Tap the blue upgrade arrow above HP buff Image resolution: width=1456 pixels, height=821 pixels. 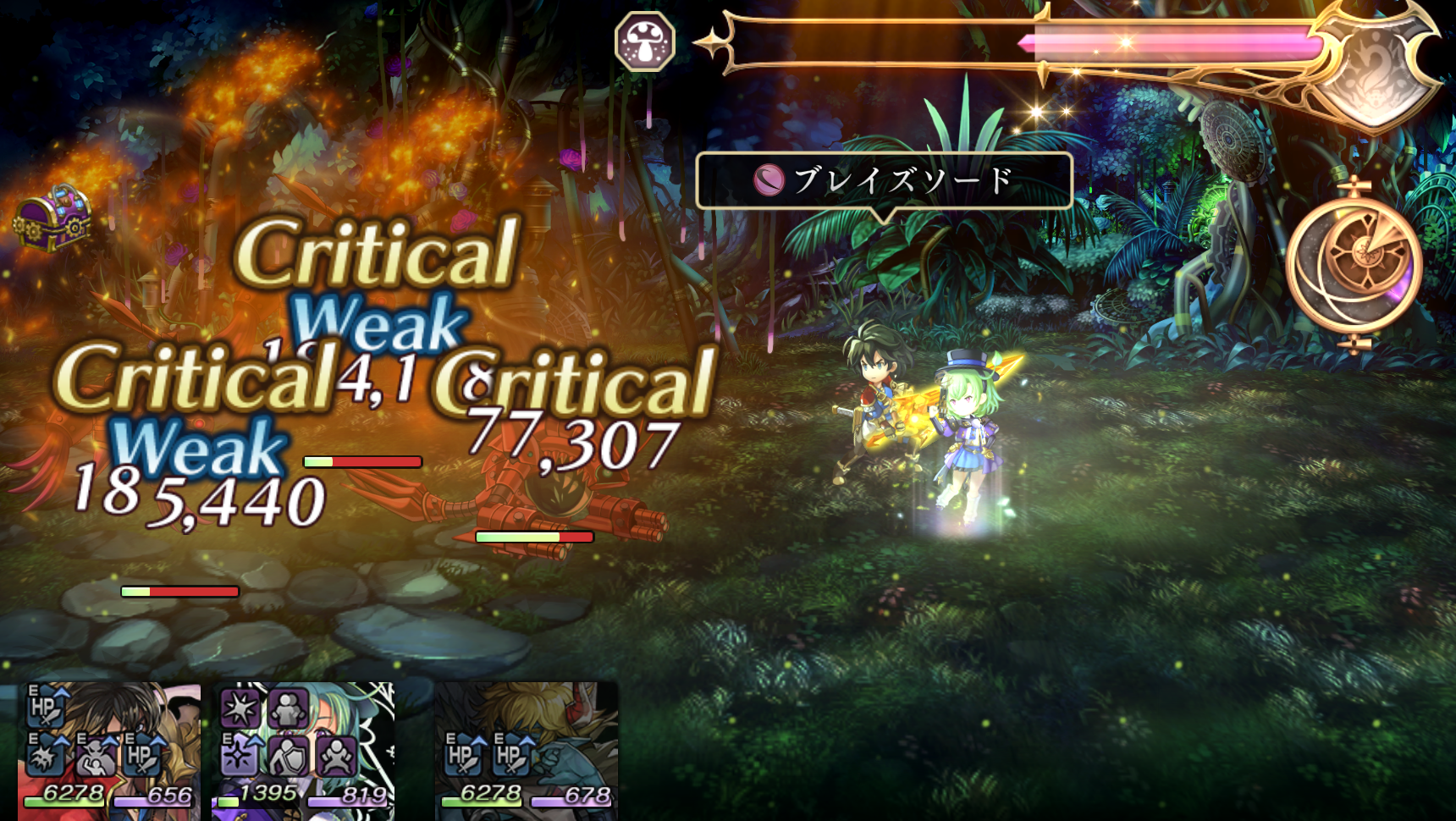61,692
